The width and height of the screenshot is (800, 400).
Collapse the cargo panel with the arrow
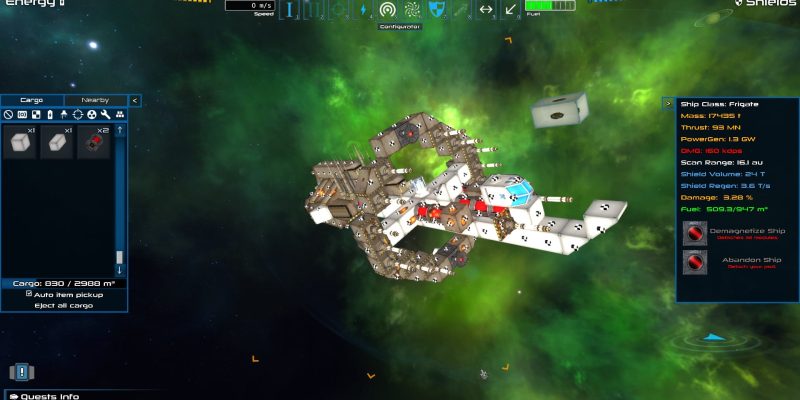pos(135,100)
